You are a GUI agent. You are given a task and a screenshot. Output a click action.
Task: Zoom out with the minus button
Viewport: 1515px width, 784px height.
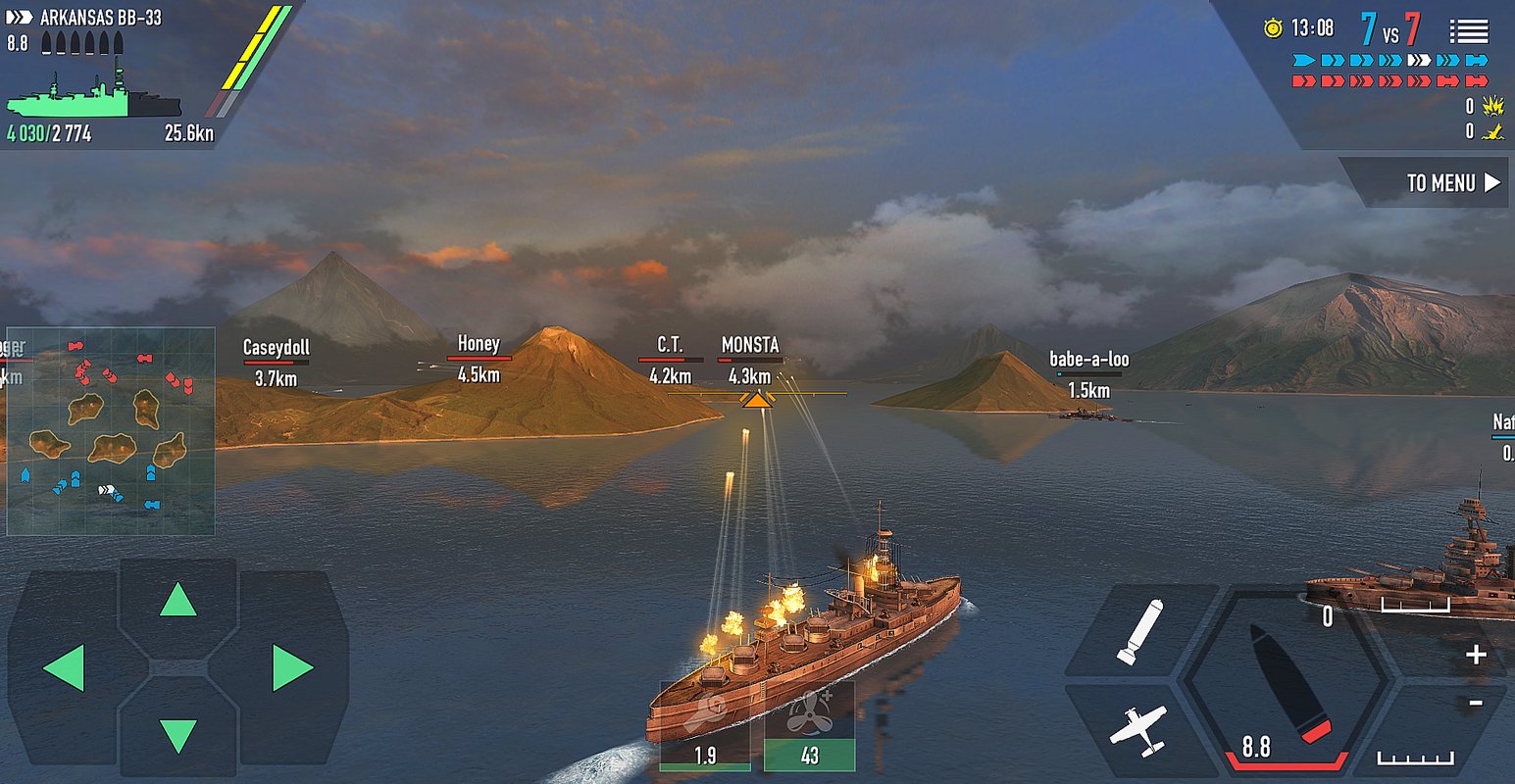pos(1476,703)
